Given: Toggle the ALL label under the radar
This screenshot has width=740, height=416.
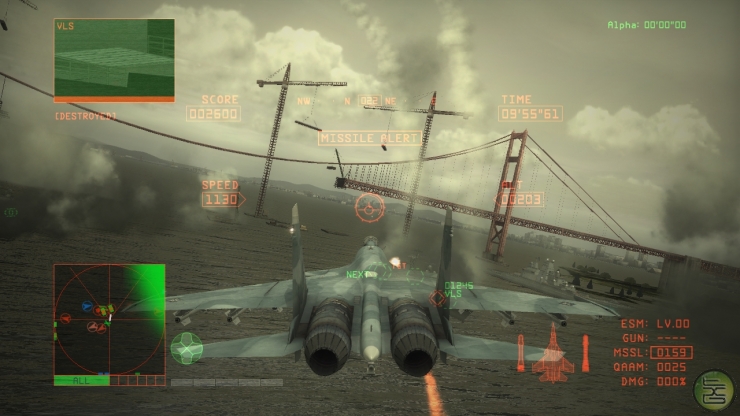Looking at the screenshot, I should [80, 380].
